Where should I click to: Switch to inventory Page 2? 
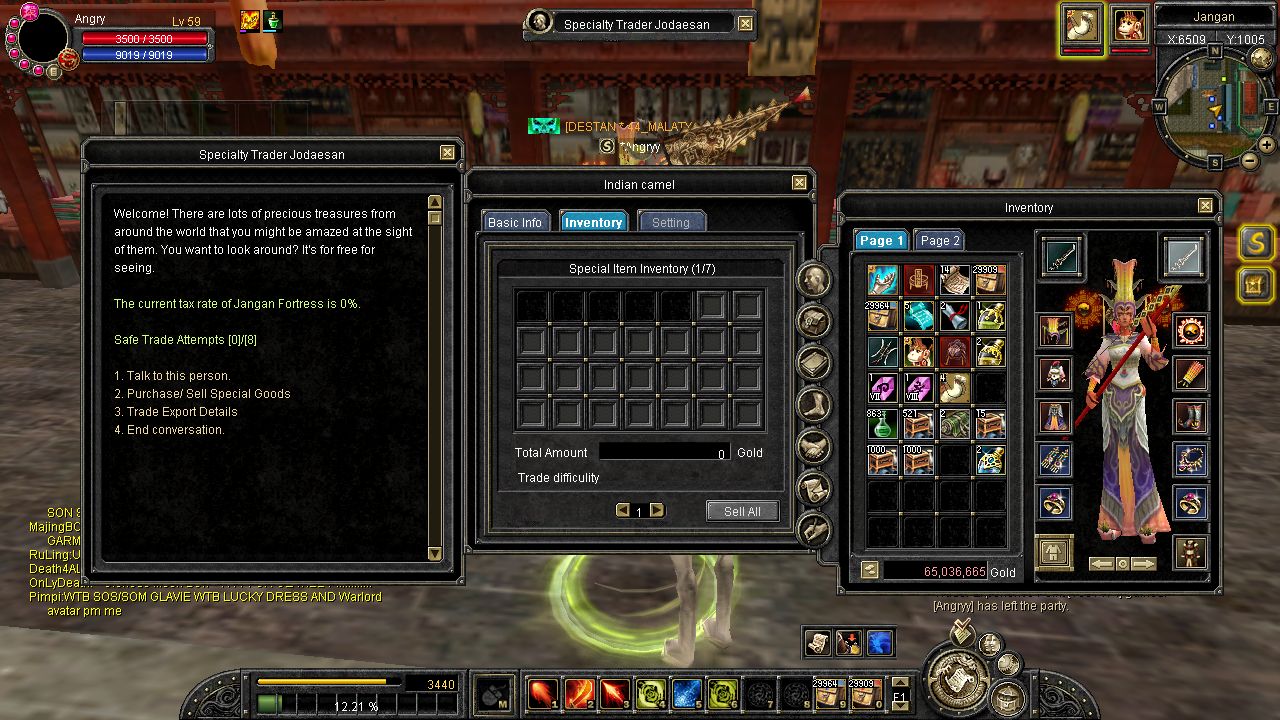tap(940, 240)
